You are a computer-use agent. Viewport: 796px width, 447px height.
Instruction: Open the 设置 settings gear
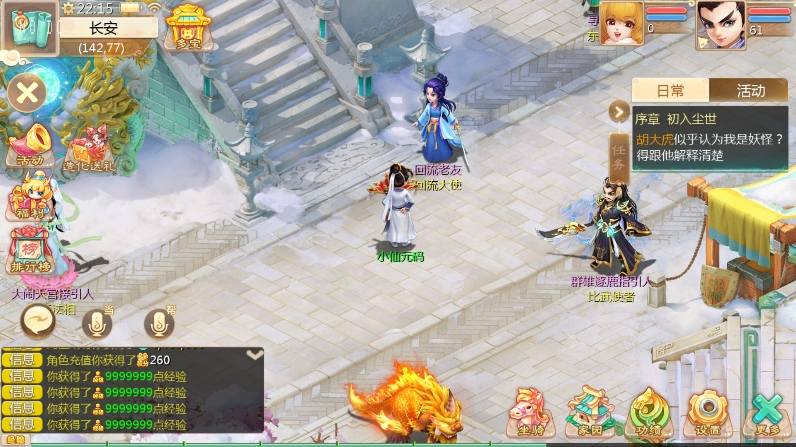pyautogui.click(x=707, y=411)
